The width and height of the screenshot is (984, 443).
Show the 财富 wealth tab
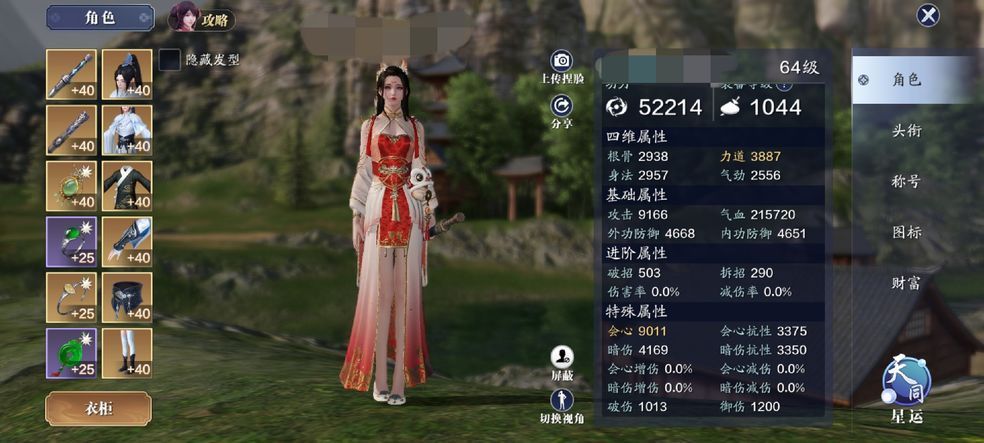coord(906,283)
